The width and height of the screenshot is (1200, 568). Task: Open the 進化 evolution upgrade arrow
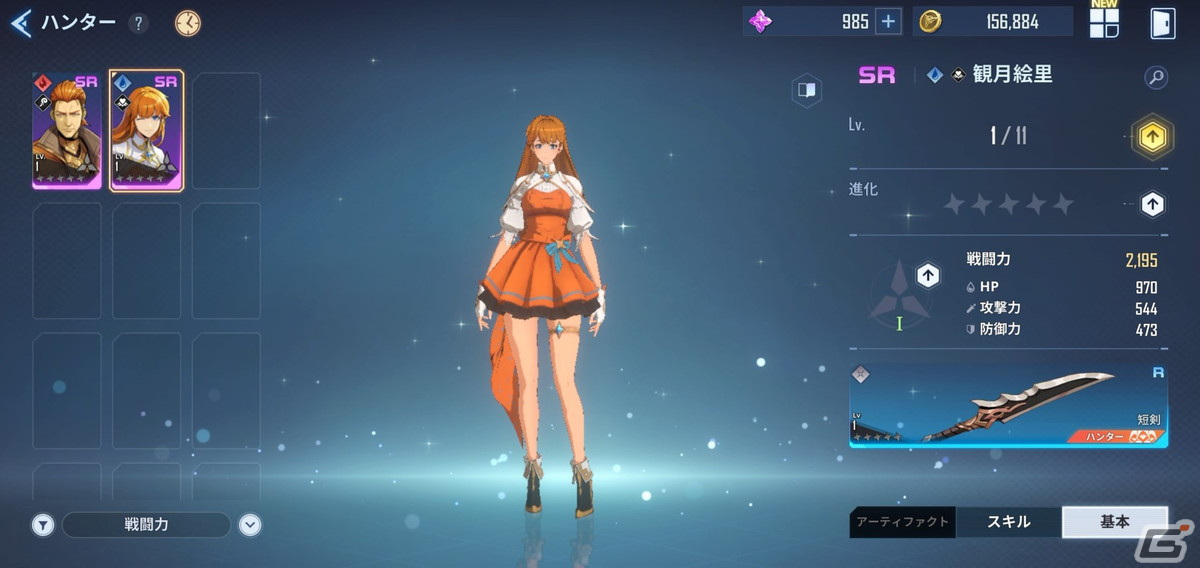pyautogui.click(x=1152, y=204)
